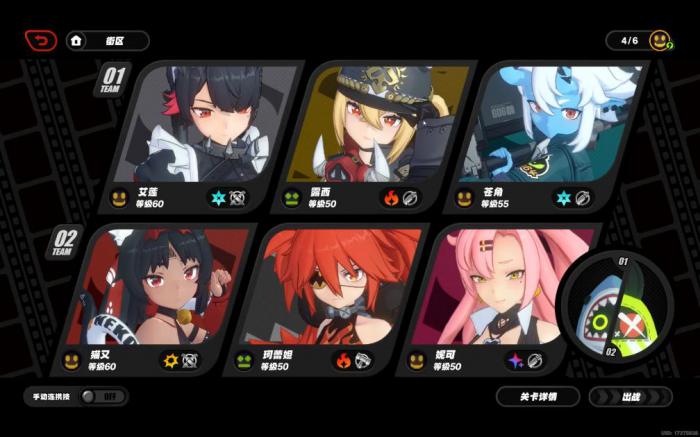700x437 pixels.
Task: Click the red back arrow button
Action: pyautogui.click(x=41, y=41)
